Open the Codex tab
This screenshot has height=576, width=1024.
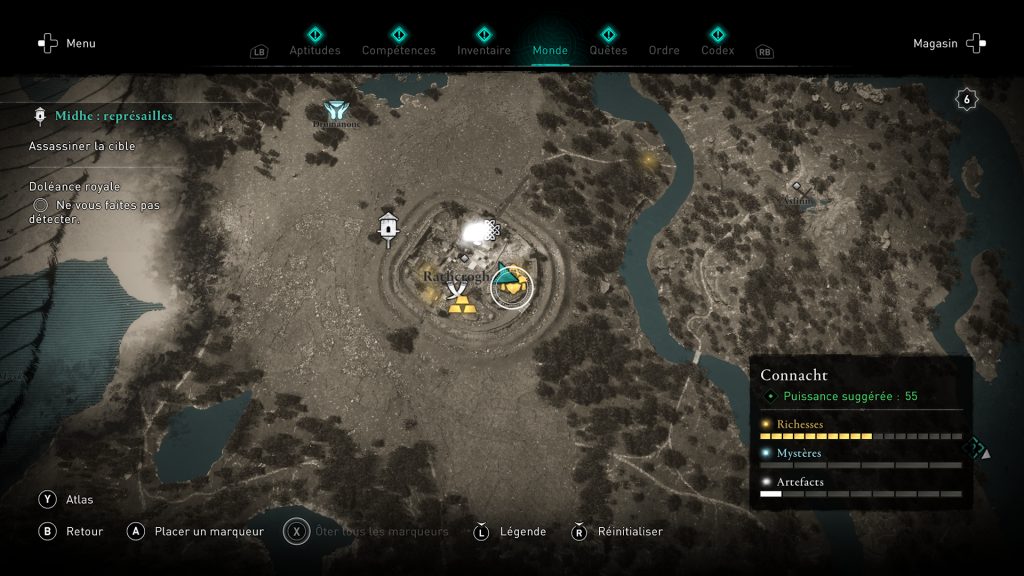pos(717,49)
